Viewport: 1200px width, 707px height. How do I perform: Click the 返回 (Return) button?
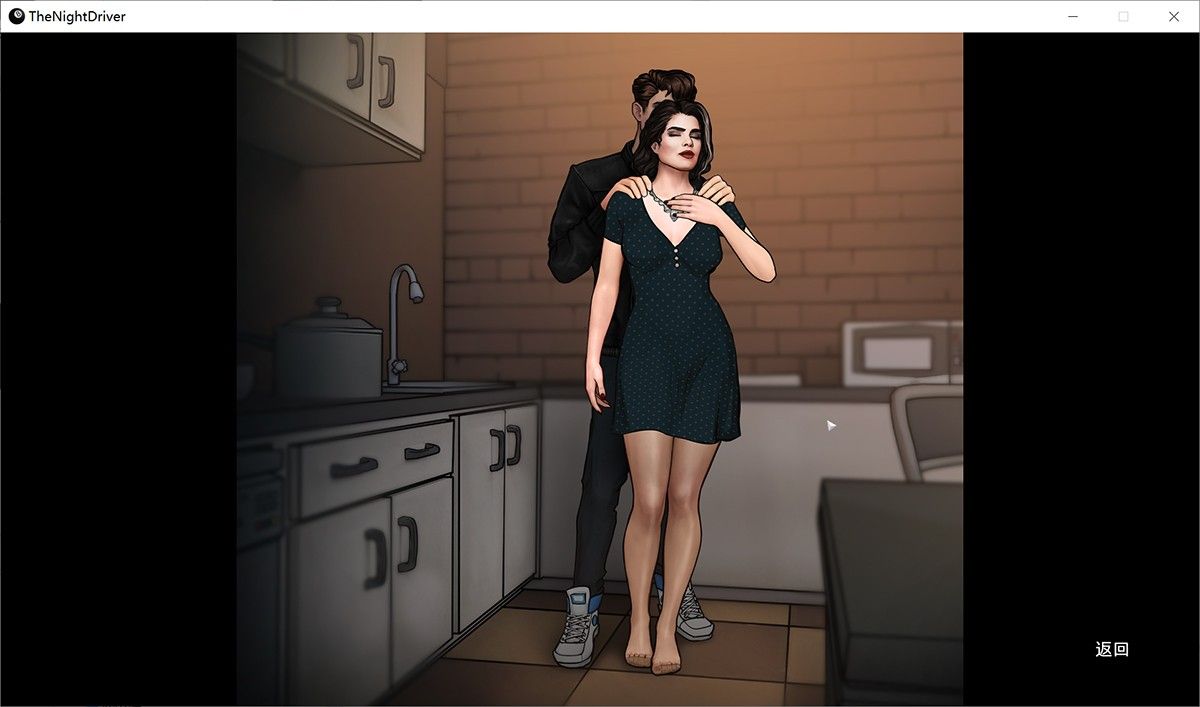pyautogui.click(x=1112, y=649)
